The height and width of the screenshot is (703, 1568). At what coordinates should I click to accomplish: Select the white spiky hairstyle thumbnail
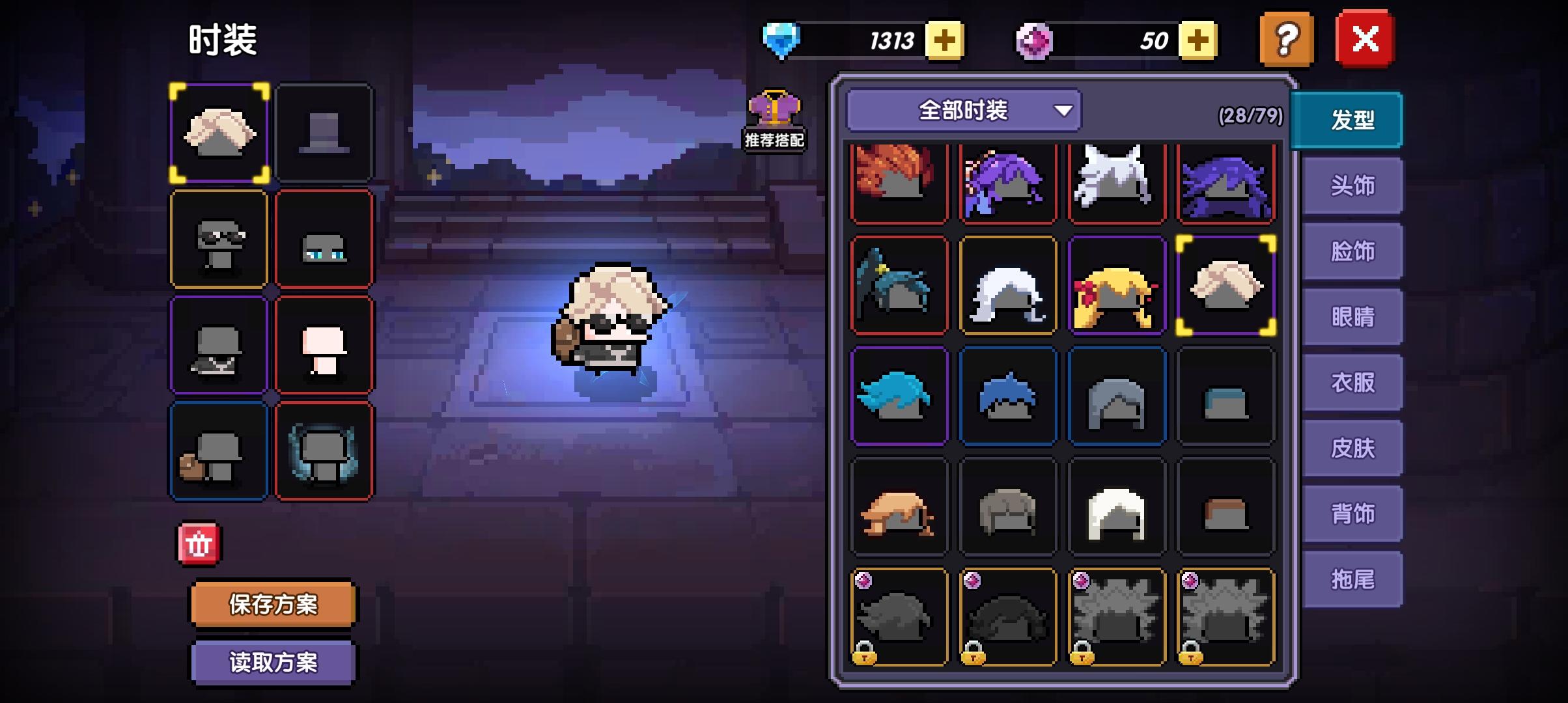coord(1116,180)
